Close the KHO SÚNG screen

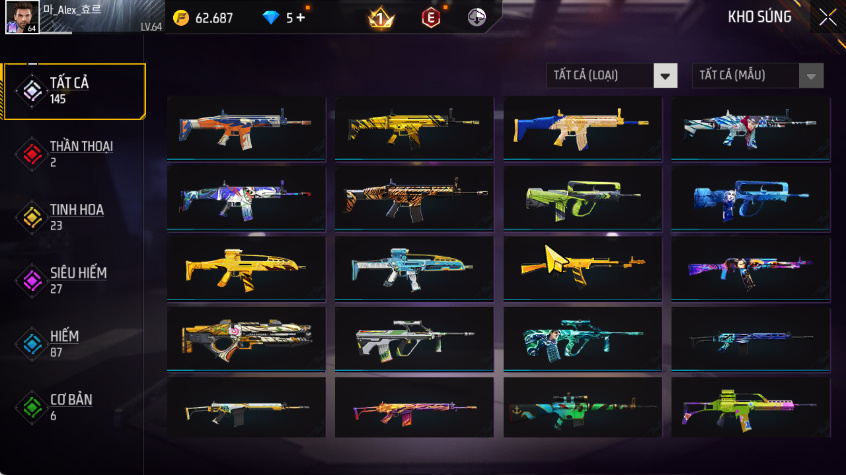pyautogui.click(x=827, y=17)
